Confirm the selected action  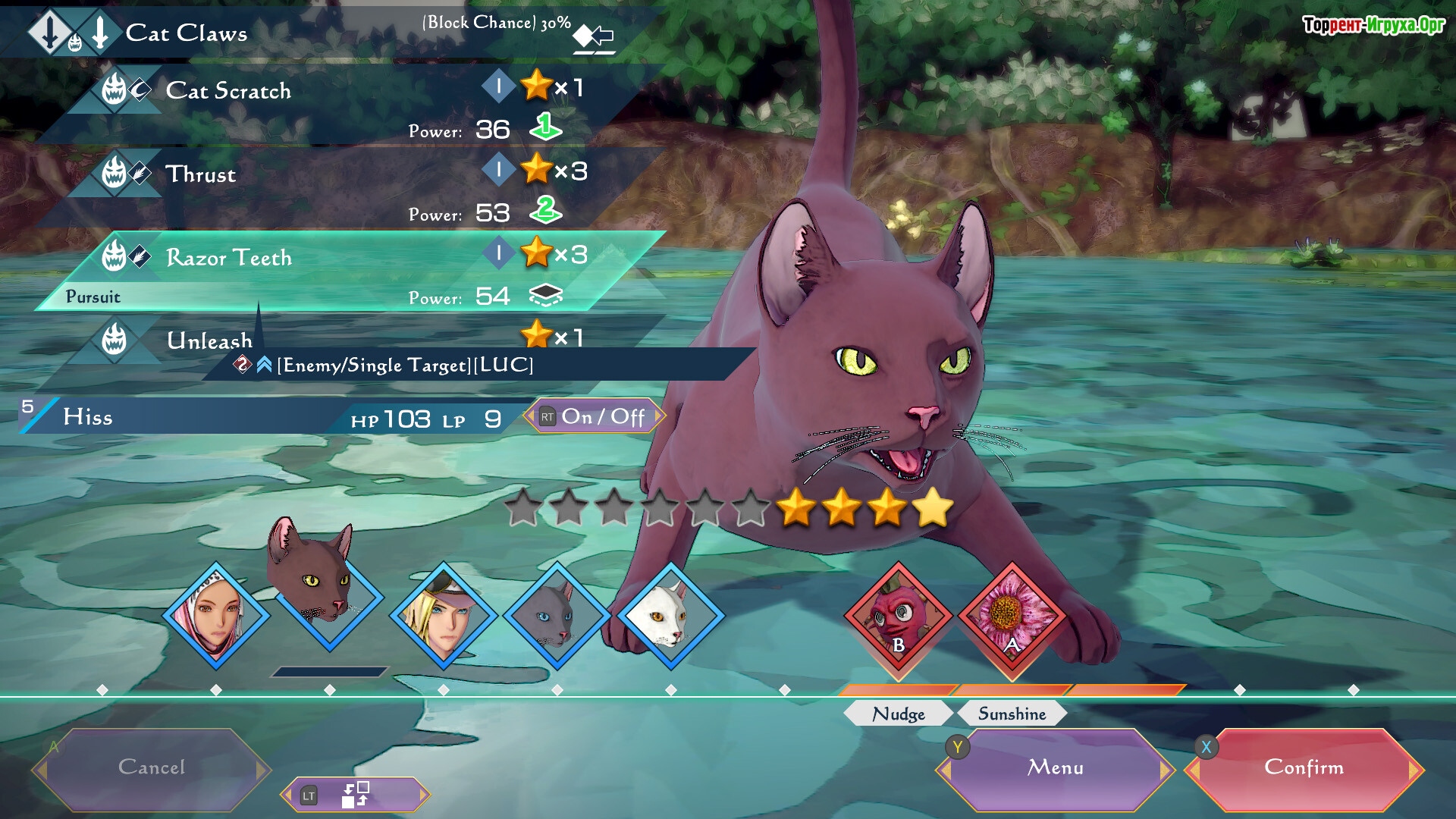pyautogui.click(x=1304, y=768)
